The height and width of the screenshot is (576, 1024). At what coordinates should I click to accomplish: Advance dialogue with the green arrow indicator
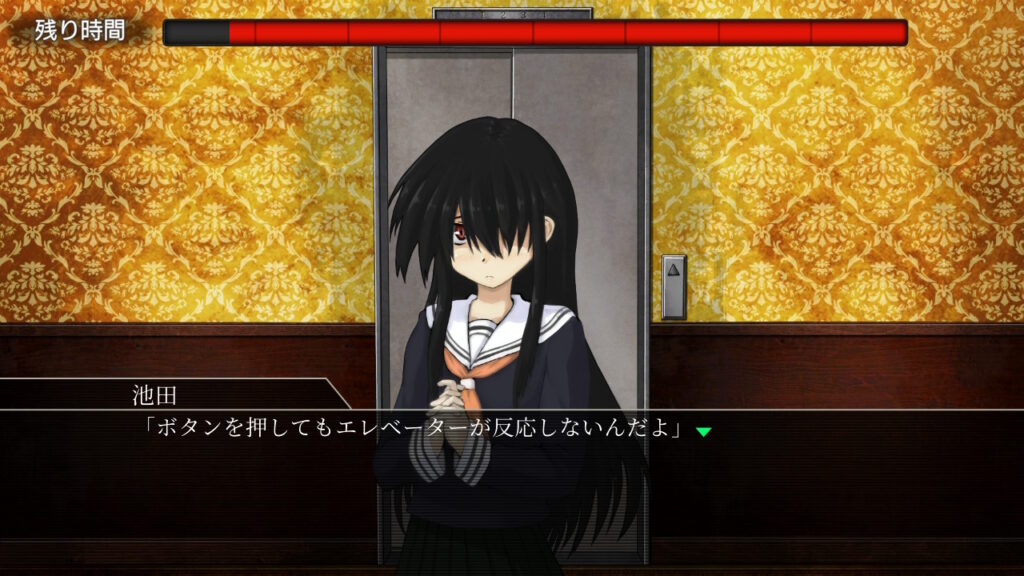coord(703,431)
